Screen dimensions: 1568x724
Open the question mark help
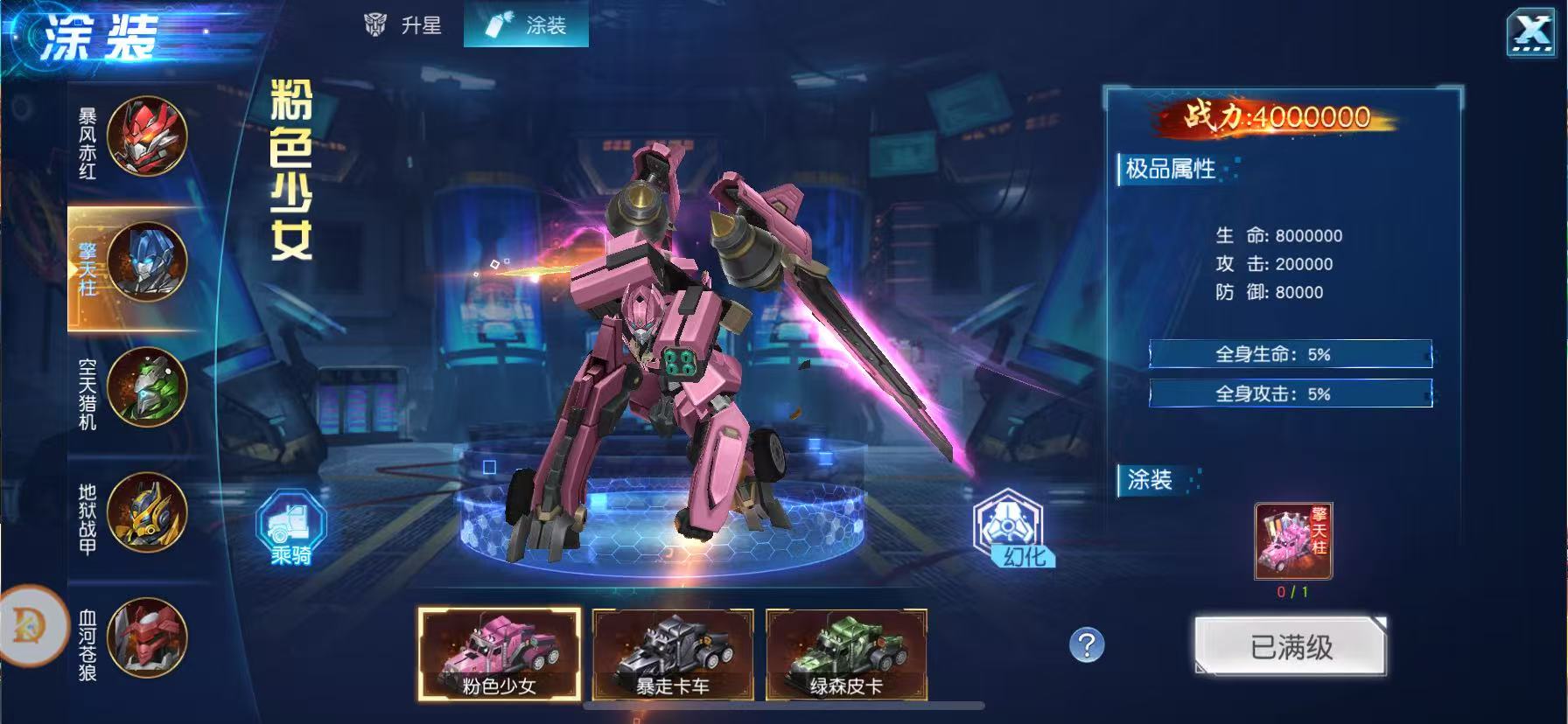[x=1087, y=645]
